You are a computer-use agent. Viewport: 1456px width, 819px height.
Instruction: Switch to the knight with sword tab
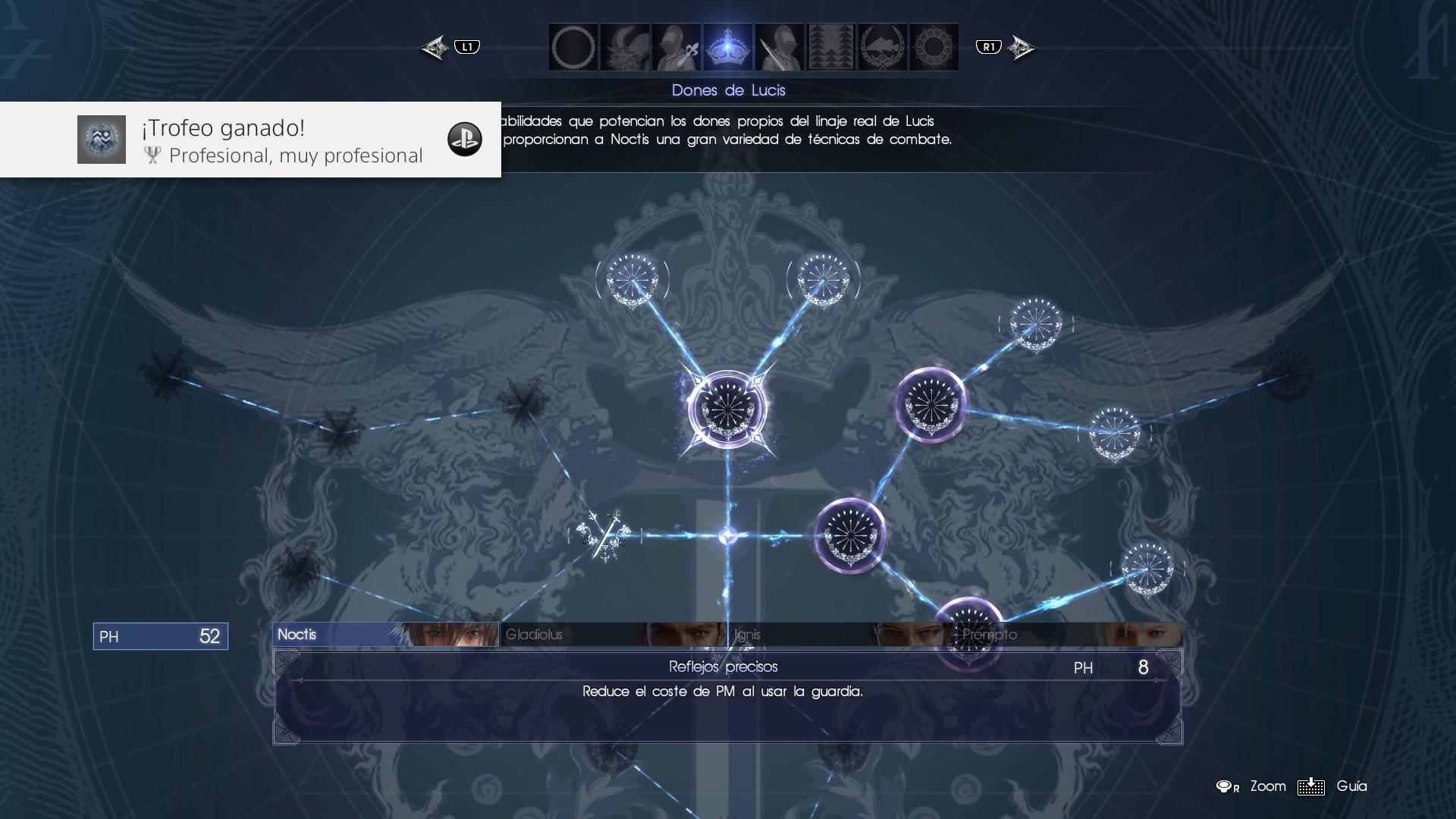click(x=780, y=47)
